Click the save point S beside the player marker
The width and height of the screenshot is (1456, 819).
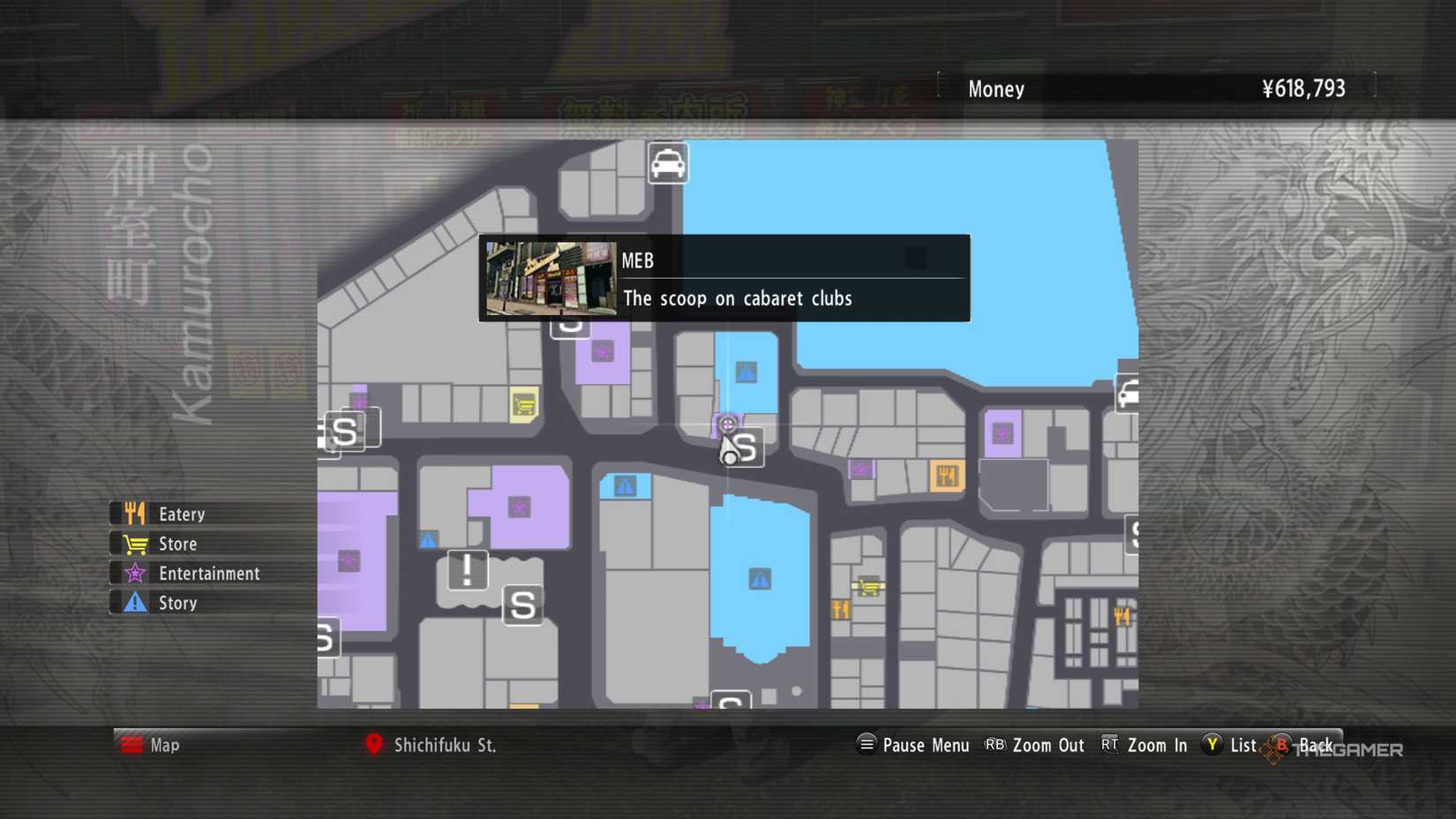[x=748, y=448]
